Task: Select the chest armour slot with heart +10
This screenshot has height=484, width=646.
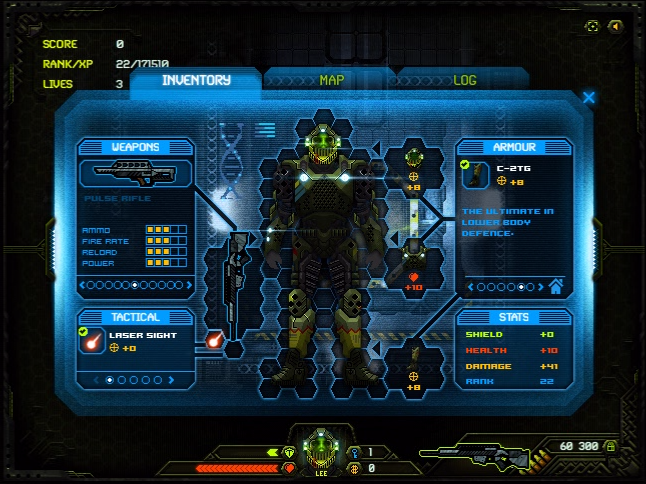Action: click(413, 268)
